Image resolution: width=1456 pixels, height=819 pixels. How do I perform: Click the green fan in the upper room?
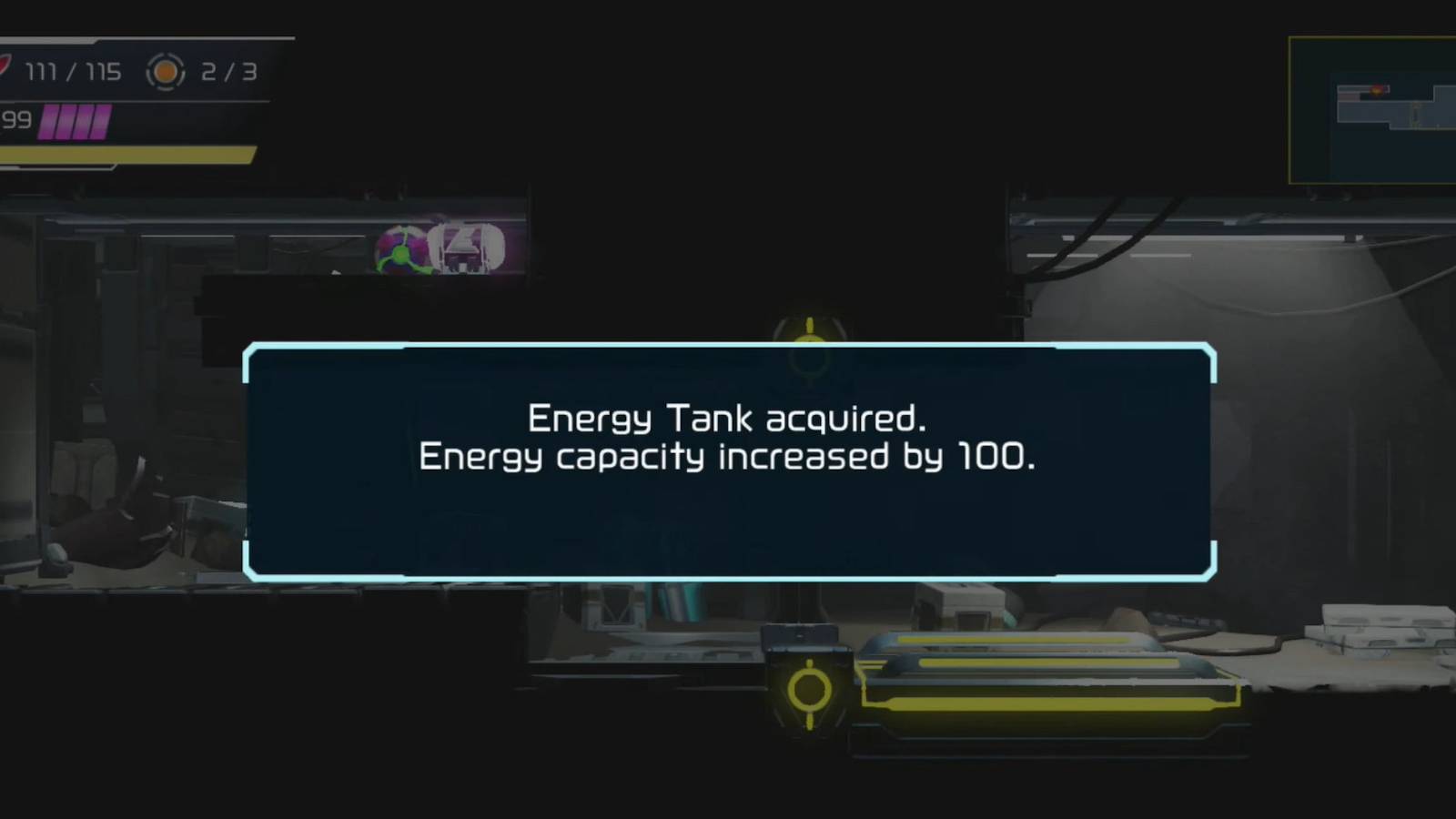pos(401,256)
